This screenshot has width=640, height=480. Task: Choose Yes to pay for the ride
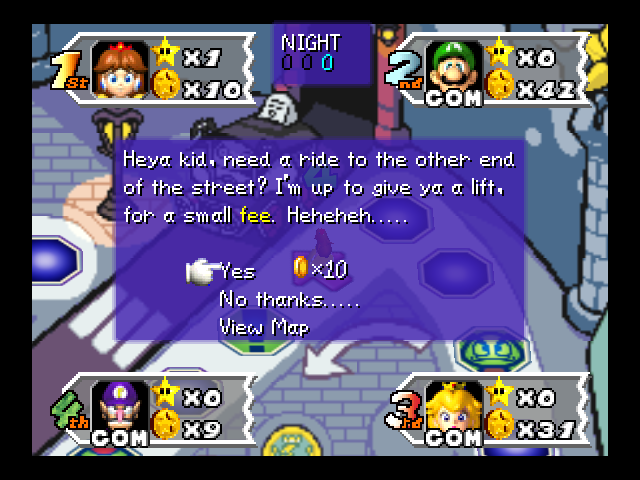click(237, 271)
